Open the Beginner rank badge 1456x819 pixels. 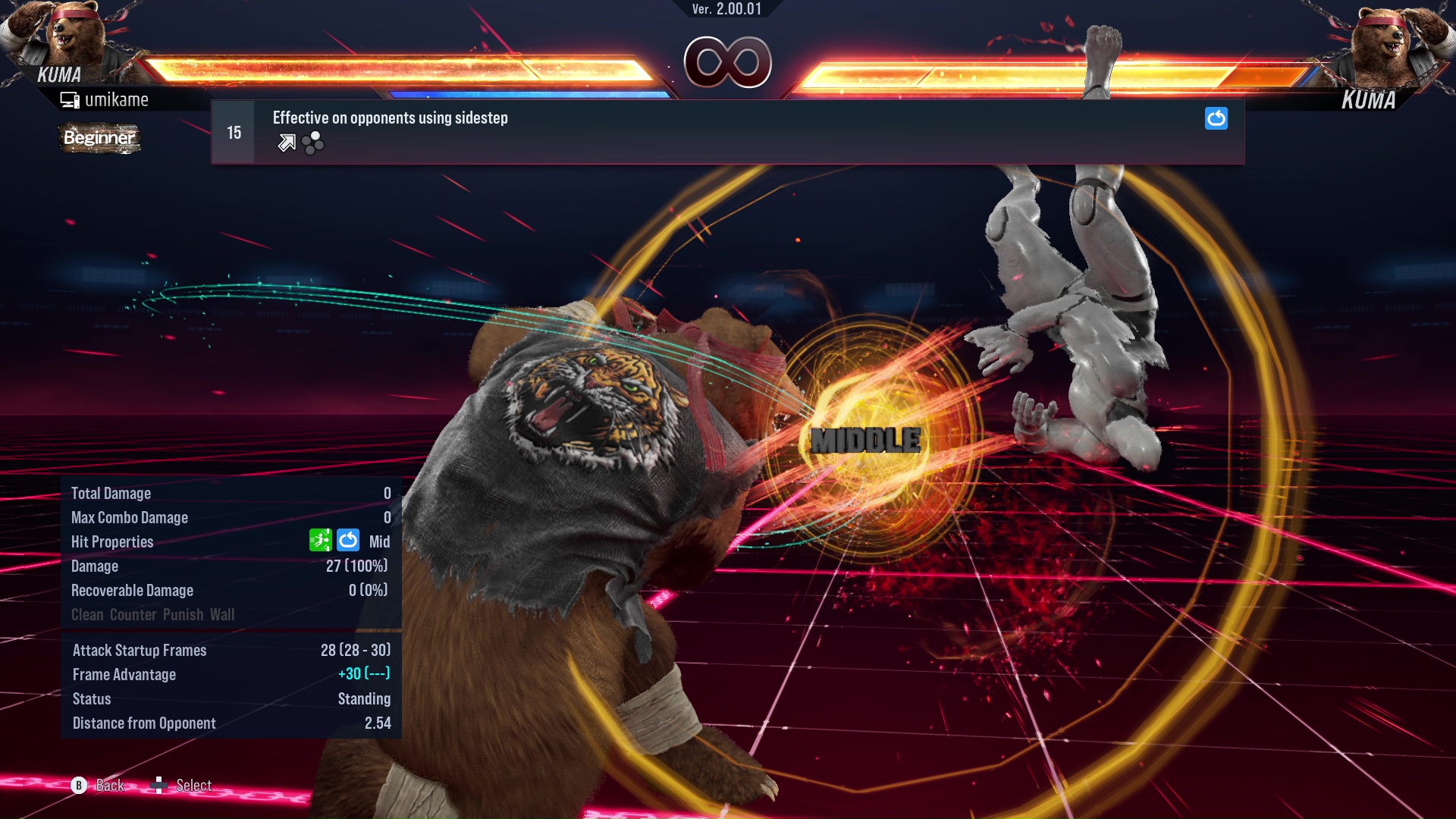99,138
